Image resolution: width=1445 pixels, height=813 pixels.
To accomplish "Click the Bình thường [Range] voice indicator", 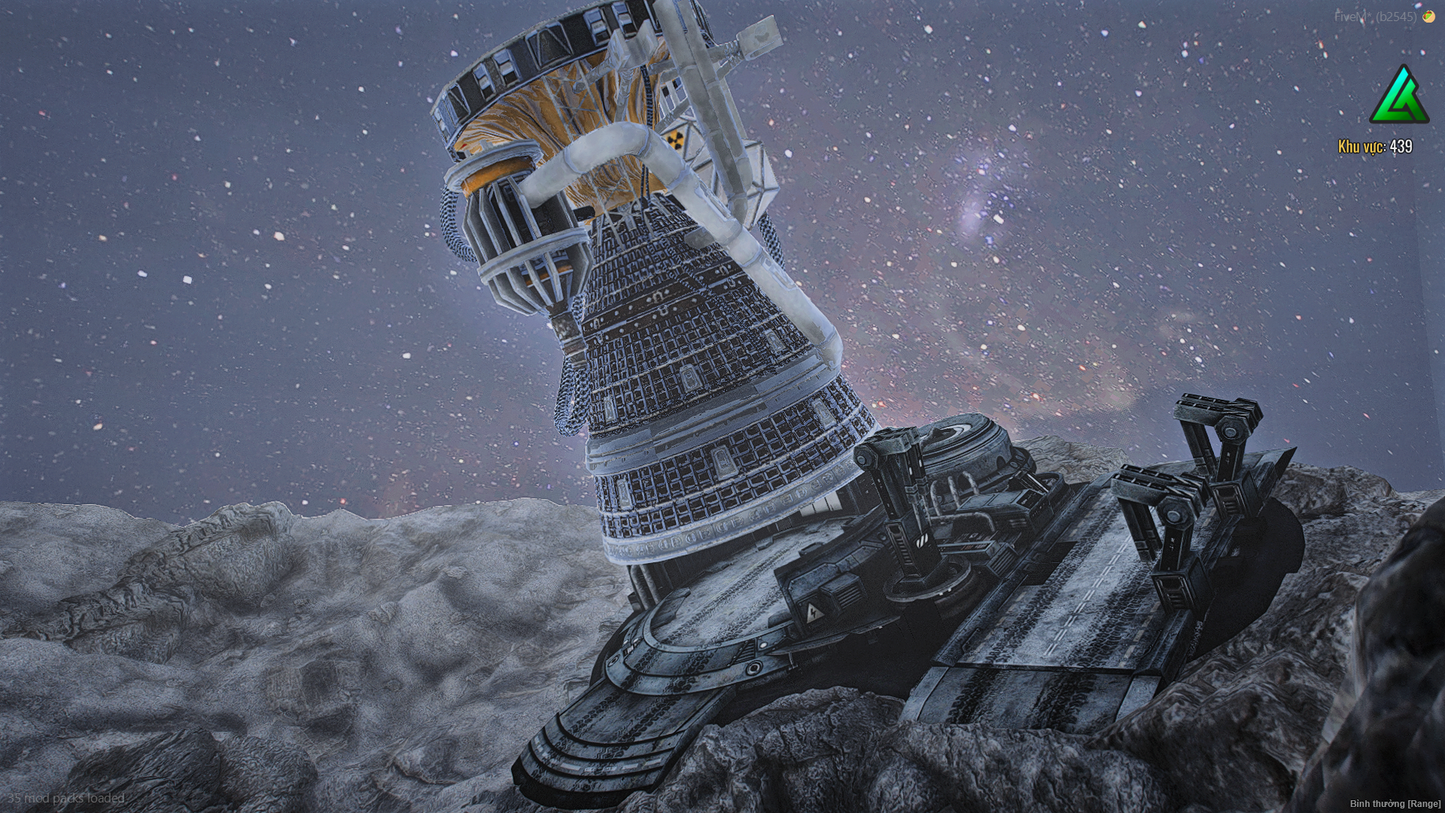I will pyautogui.click(x=1394, y=804).
